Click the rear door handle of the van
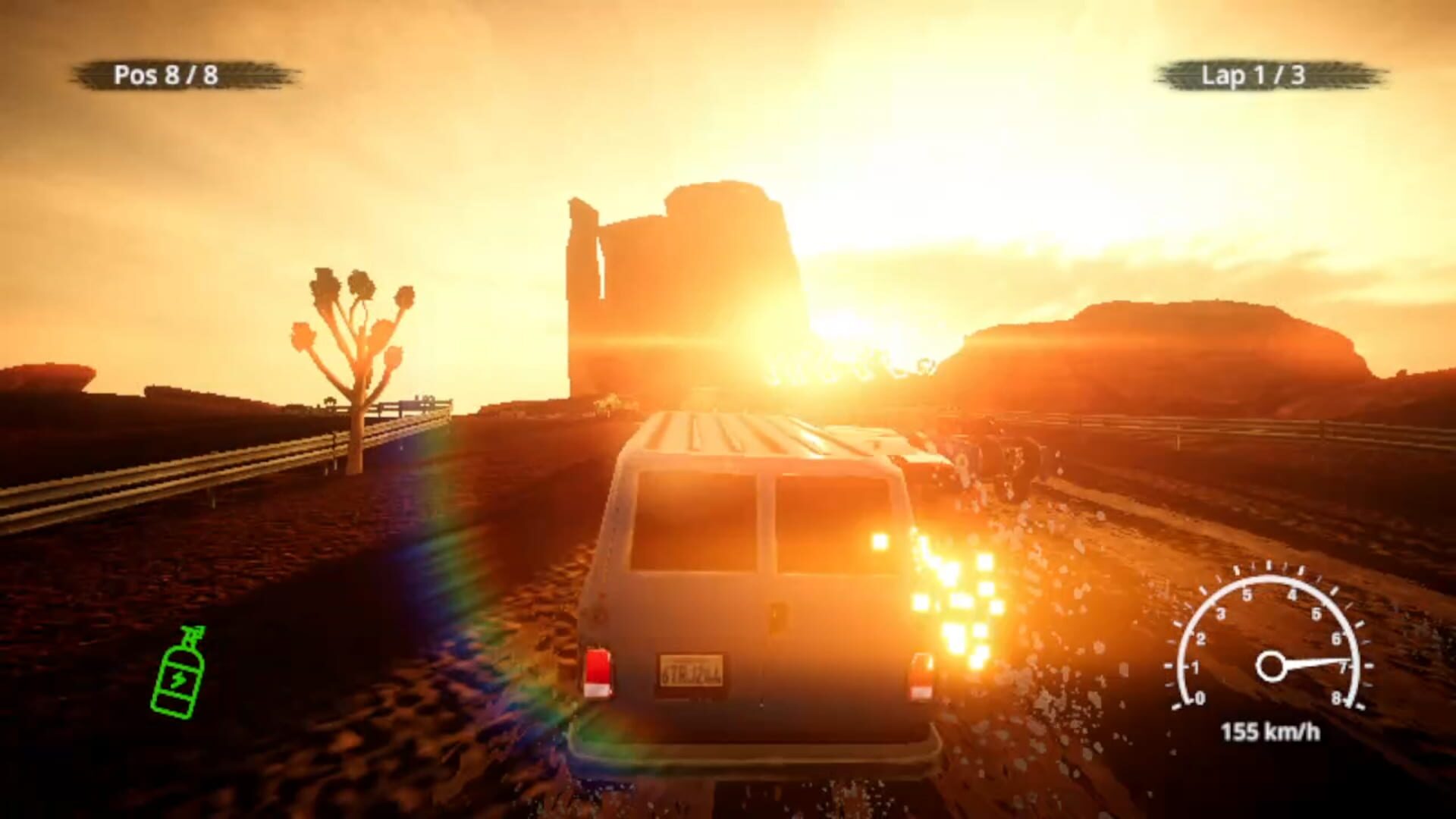Image resolution: width=1456 pixels, height=819 pixels. (x=777, y=615)
